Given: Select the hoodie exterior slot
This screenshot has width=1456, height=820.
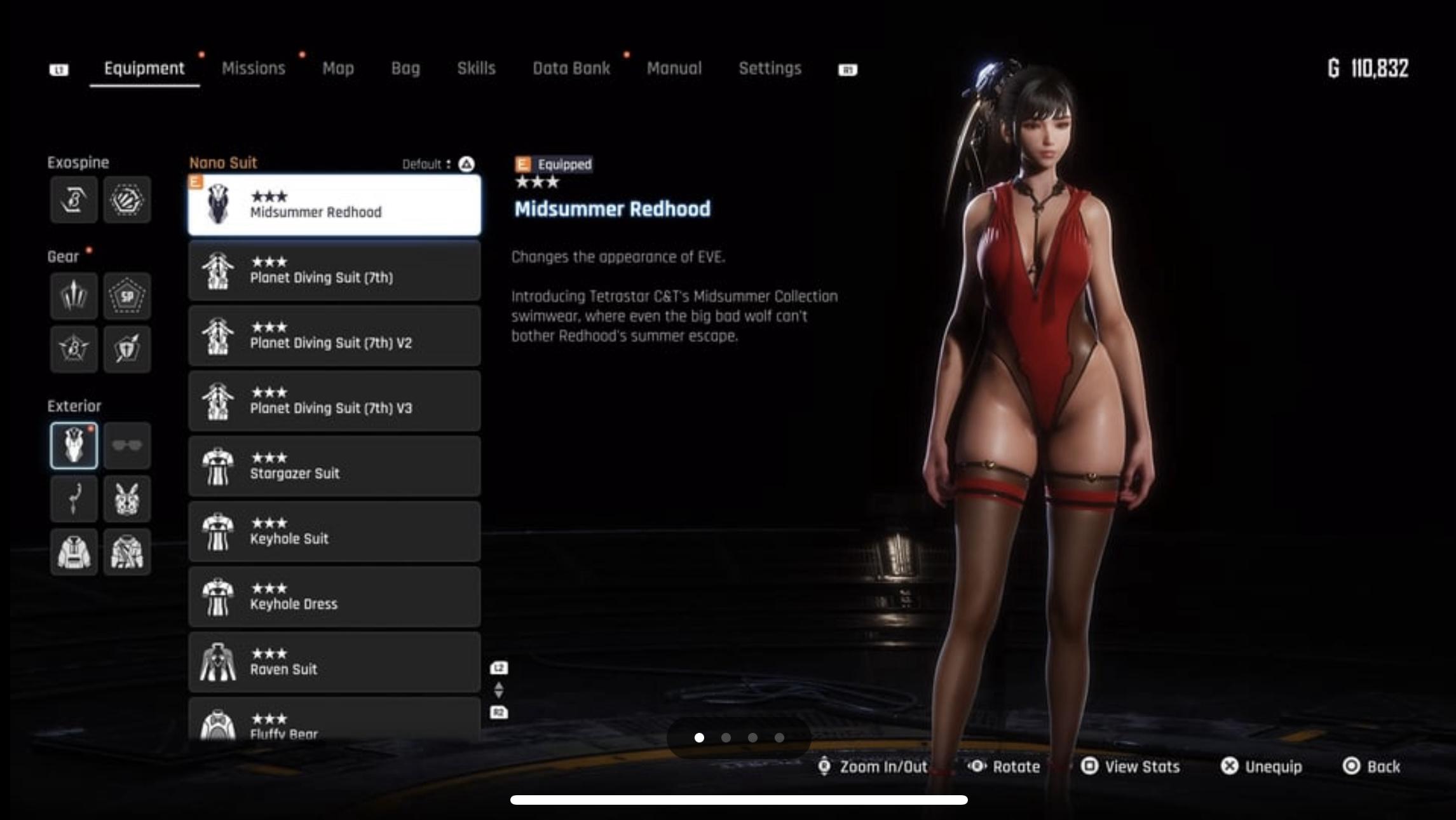Looking at the screenshot, I should click(74, 552).
